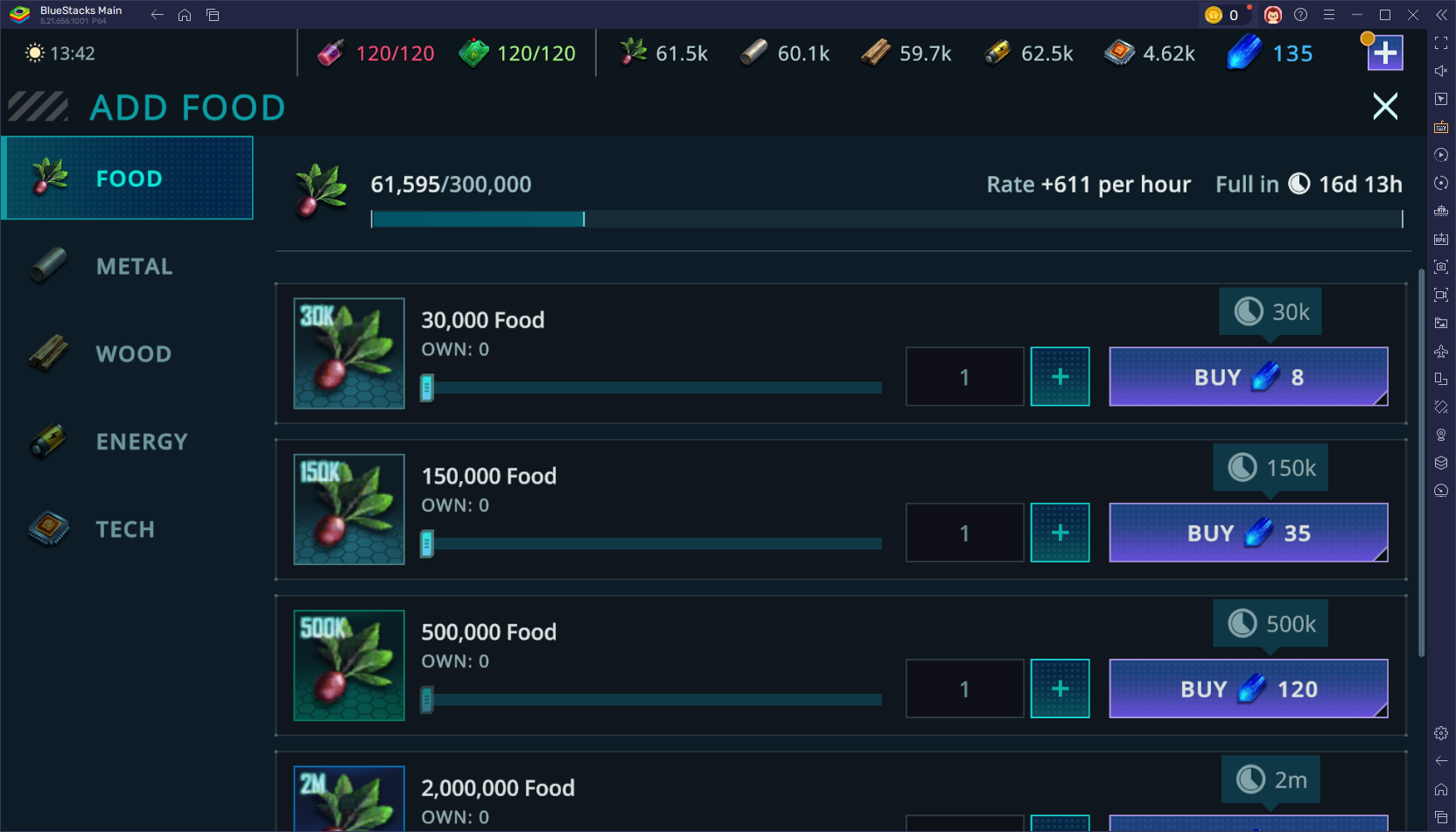Viewport: 1456px width, 832px height.
Task: Buy 500,000 Food for 120 gems
Action: [x=1248, y=689]
